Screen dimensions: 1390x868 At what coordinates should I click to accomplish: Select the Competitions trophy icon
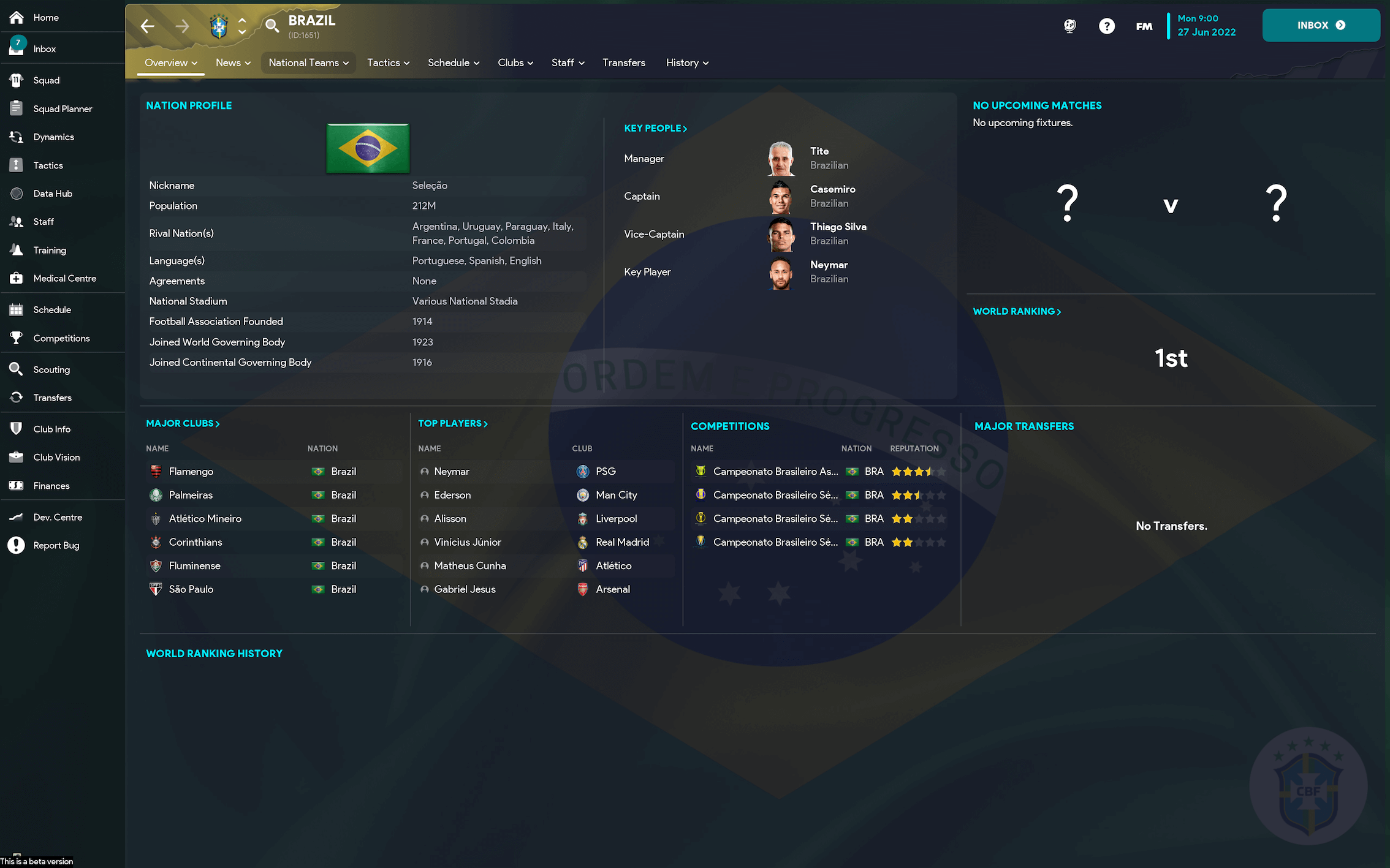(x=17, y=338)
